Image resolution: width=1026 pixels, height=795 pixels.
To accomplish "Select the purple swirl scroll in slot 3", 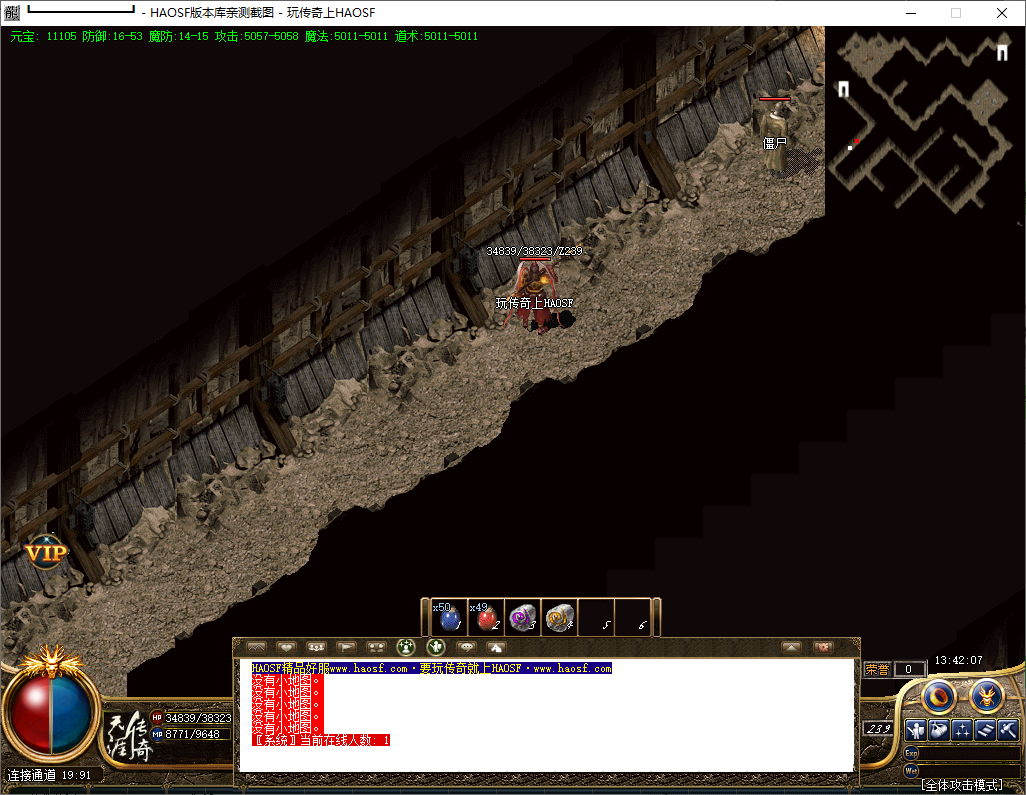I will (x=523, y=618).
